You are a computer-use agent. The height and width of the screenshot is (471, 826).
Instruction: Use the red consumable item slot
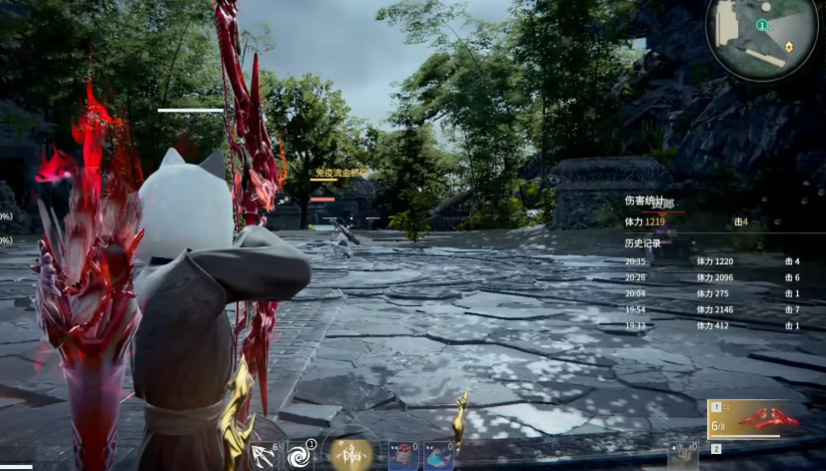point(402,456)
